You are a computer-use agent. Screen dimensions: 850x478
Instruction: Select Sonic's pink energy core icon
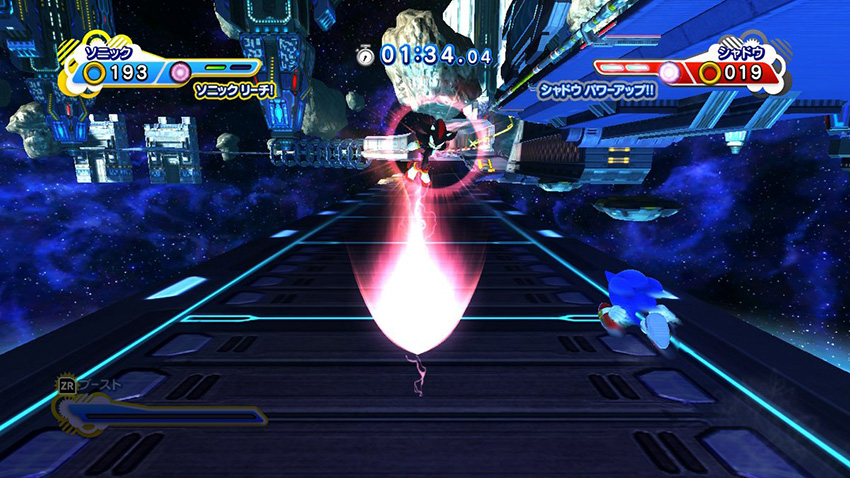180,72
